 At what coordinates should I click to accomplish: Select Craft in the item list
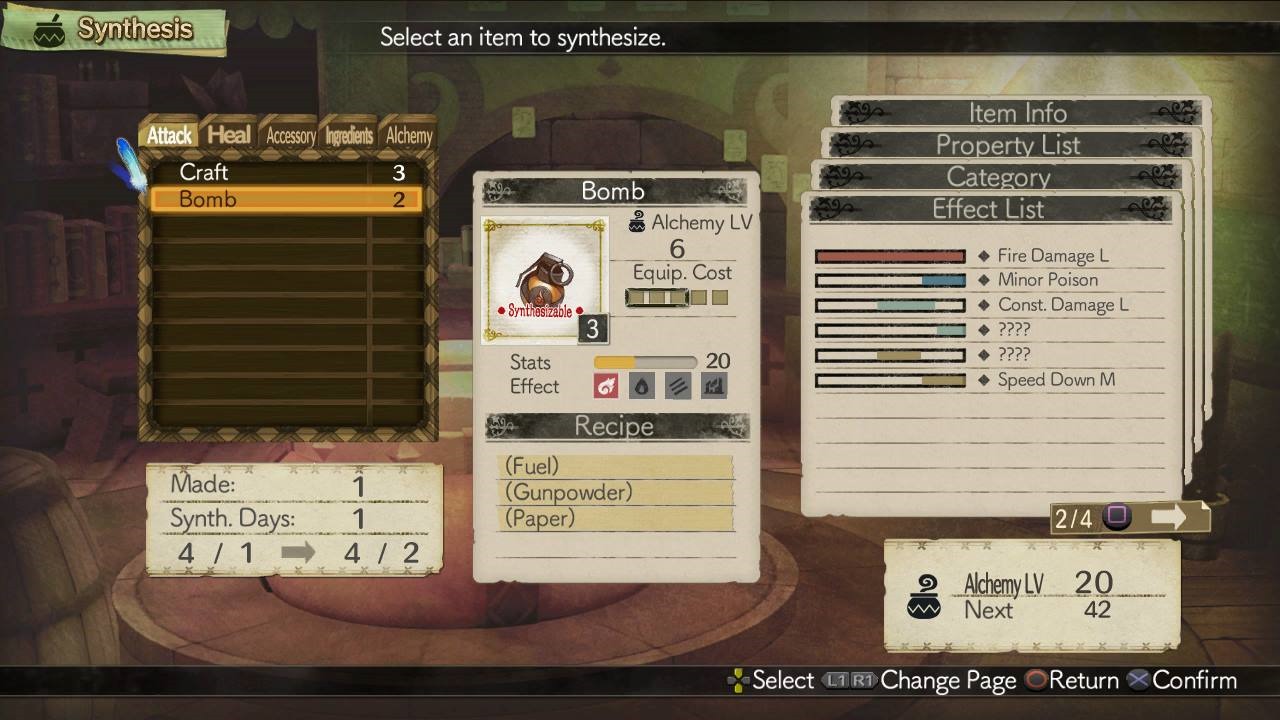tap(286, 172)
